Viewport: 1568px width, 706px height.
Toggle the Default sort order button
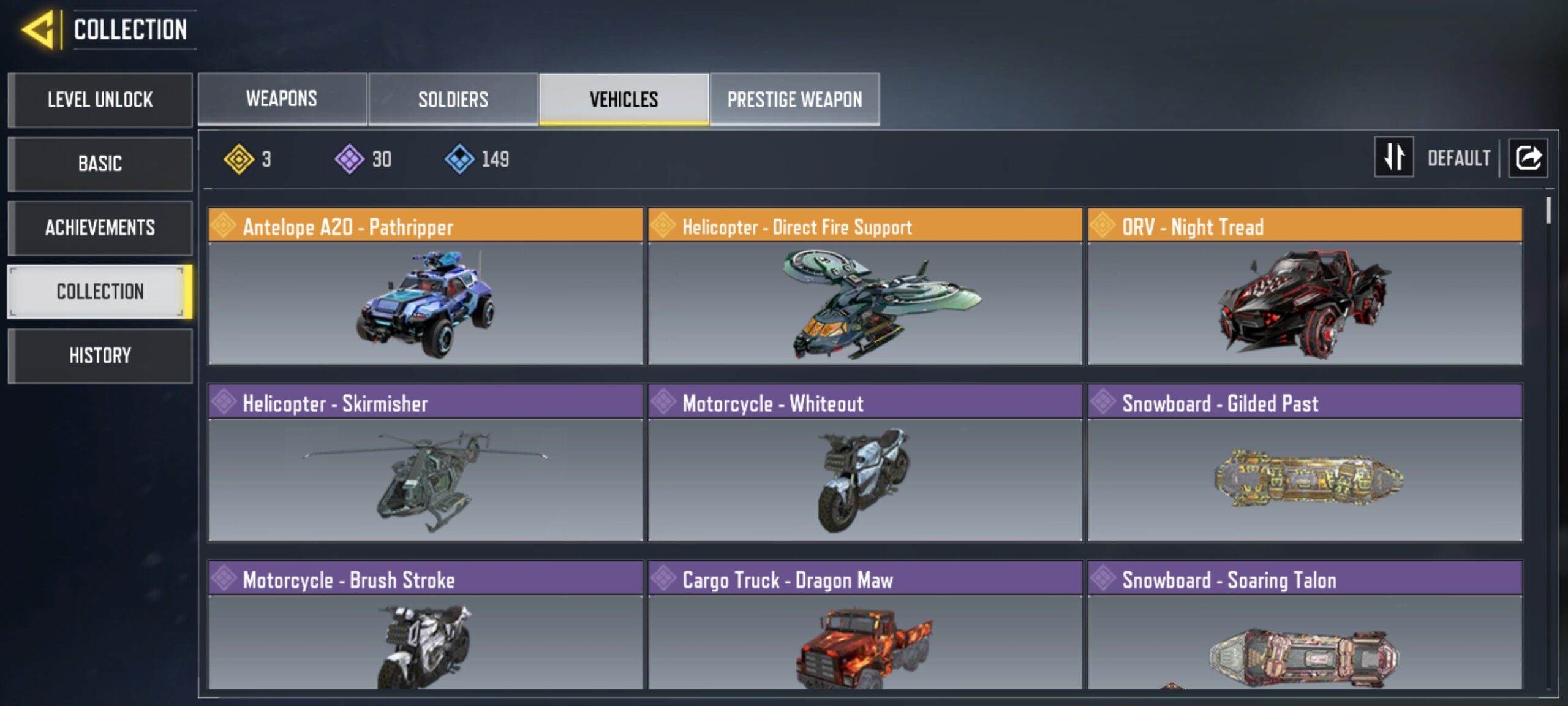pyautogui.click(x=1394, y=158)
